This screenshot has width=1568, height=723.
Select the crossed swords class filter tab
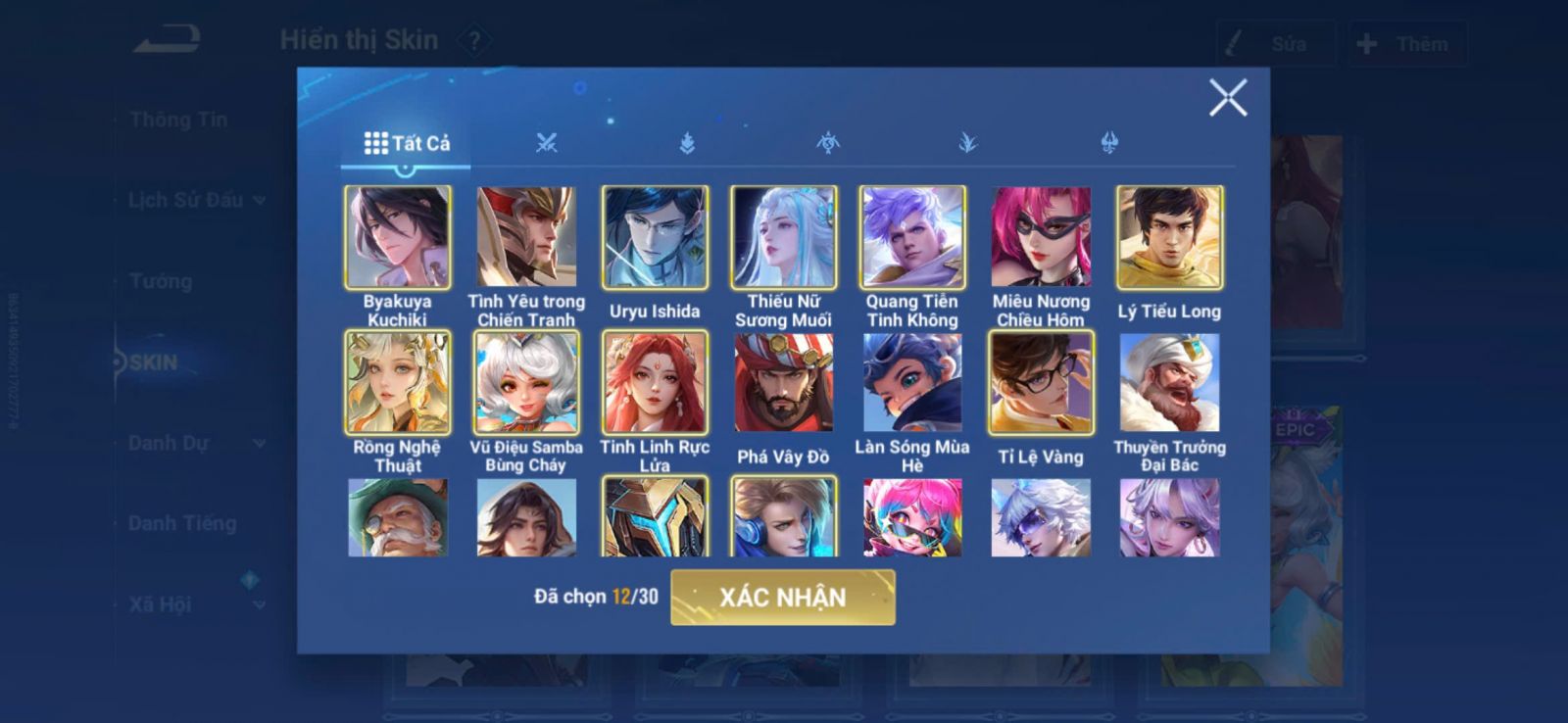[x=547, y=143]
